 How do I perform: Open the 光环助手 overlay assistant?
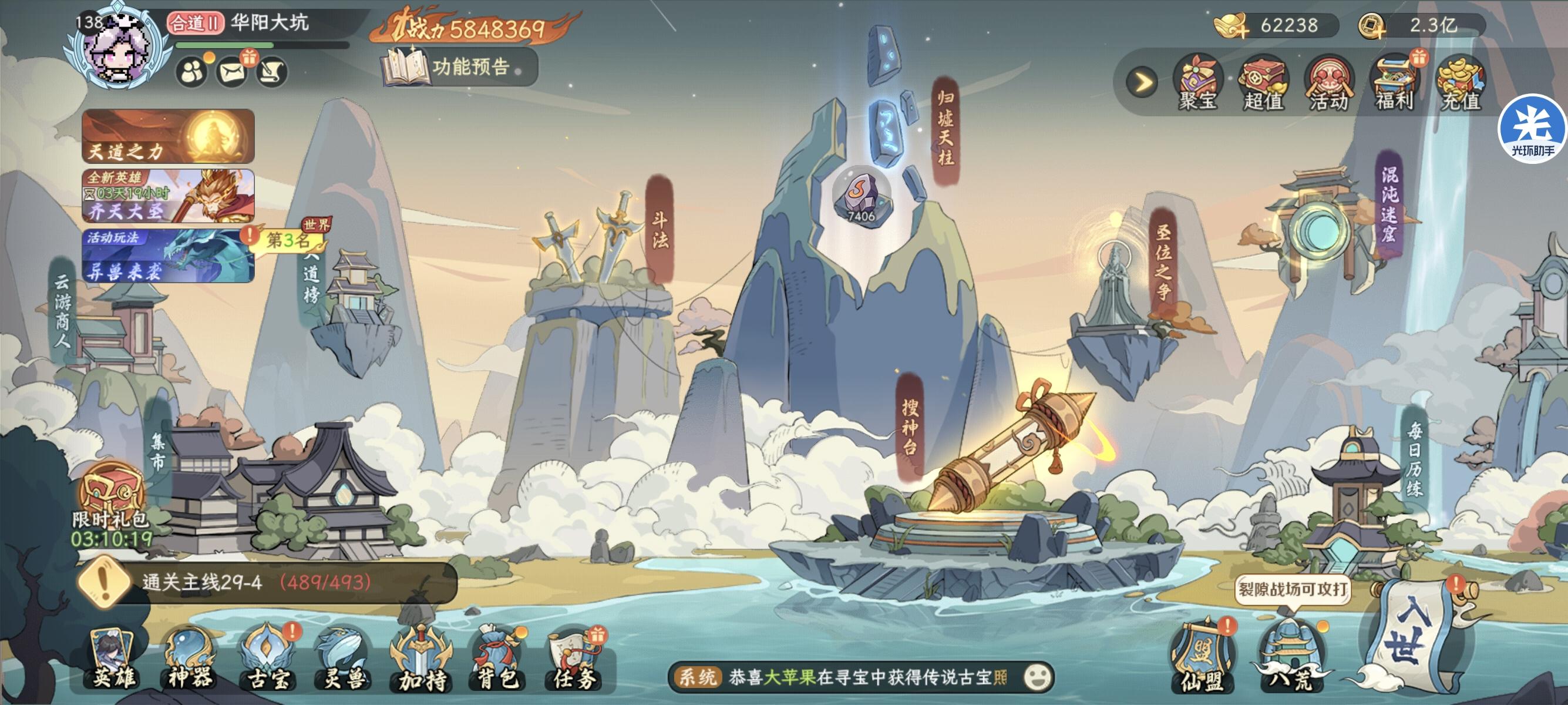[1533, 129]
